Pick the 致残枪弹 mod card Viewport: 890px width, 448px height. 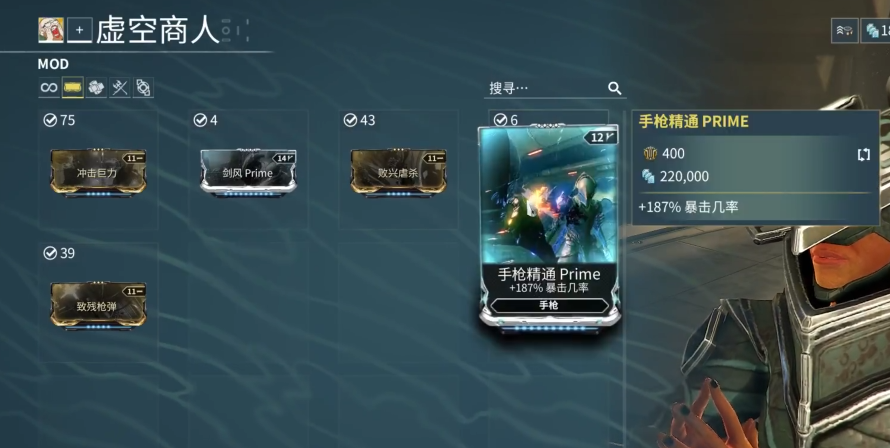[x=98, y=305]
